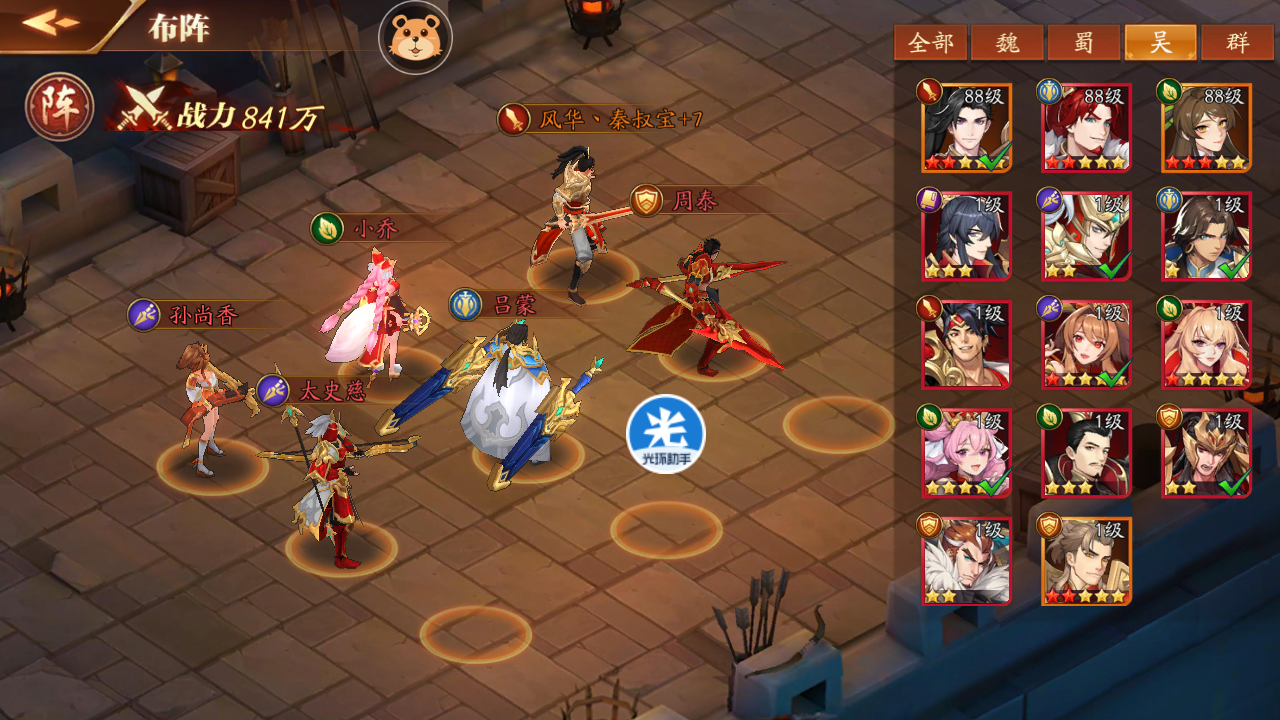This screenshot has height=720, width=1280.
Task: Open the 光环助手 floating overlay button
Action: click(666, 434)
